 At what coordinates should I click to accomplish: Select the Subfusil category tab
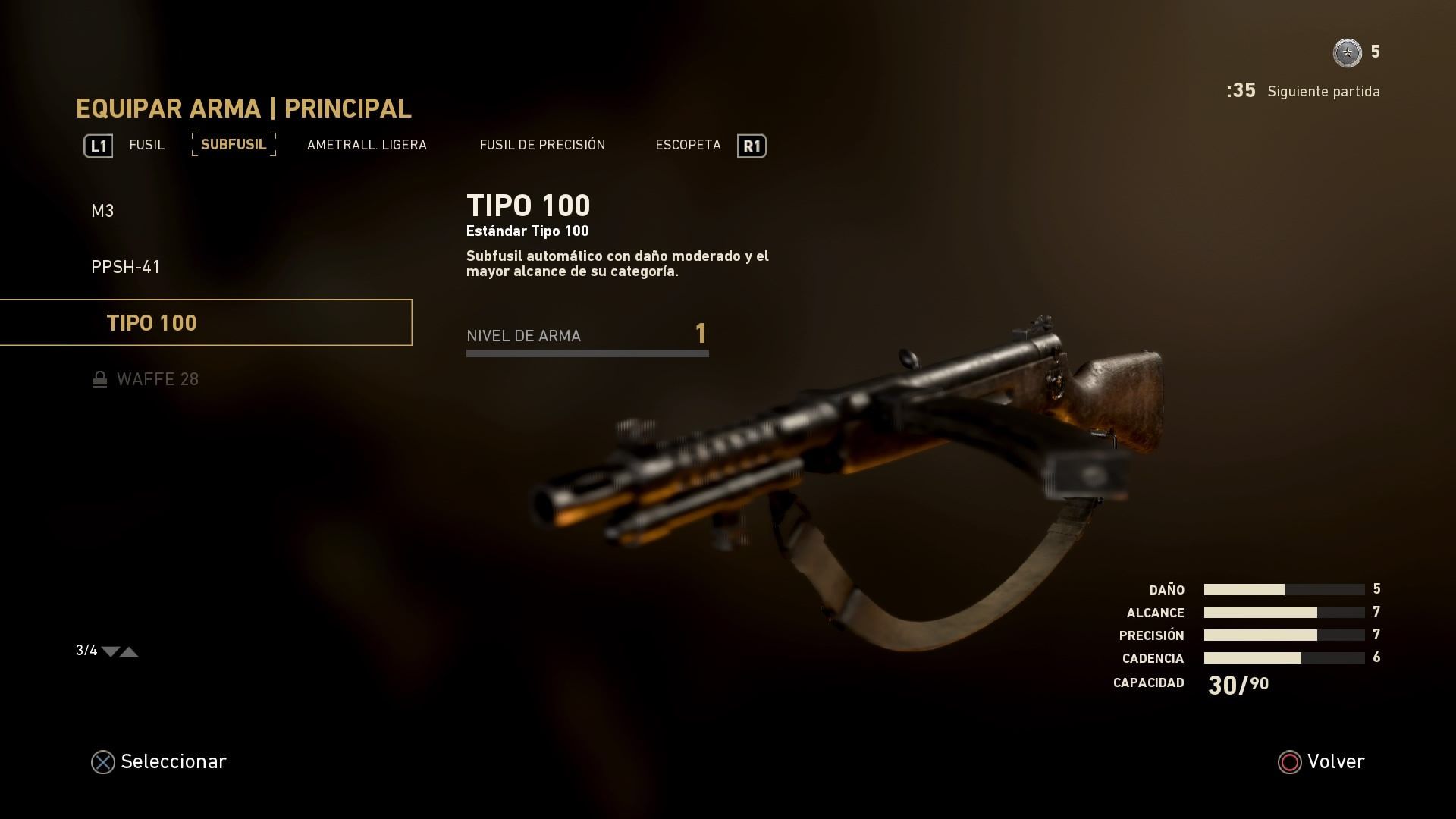(x=234, y=144)
